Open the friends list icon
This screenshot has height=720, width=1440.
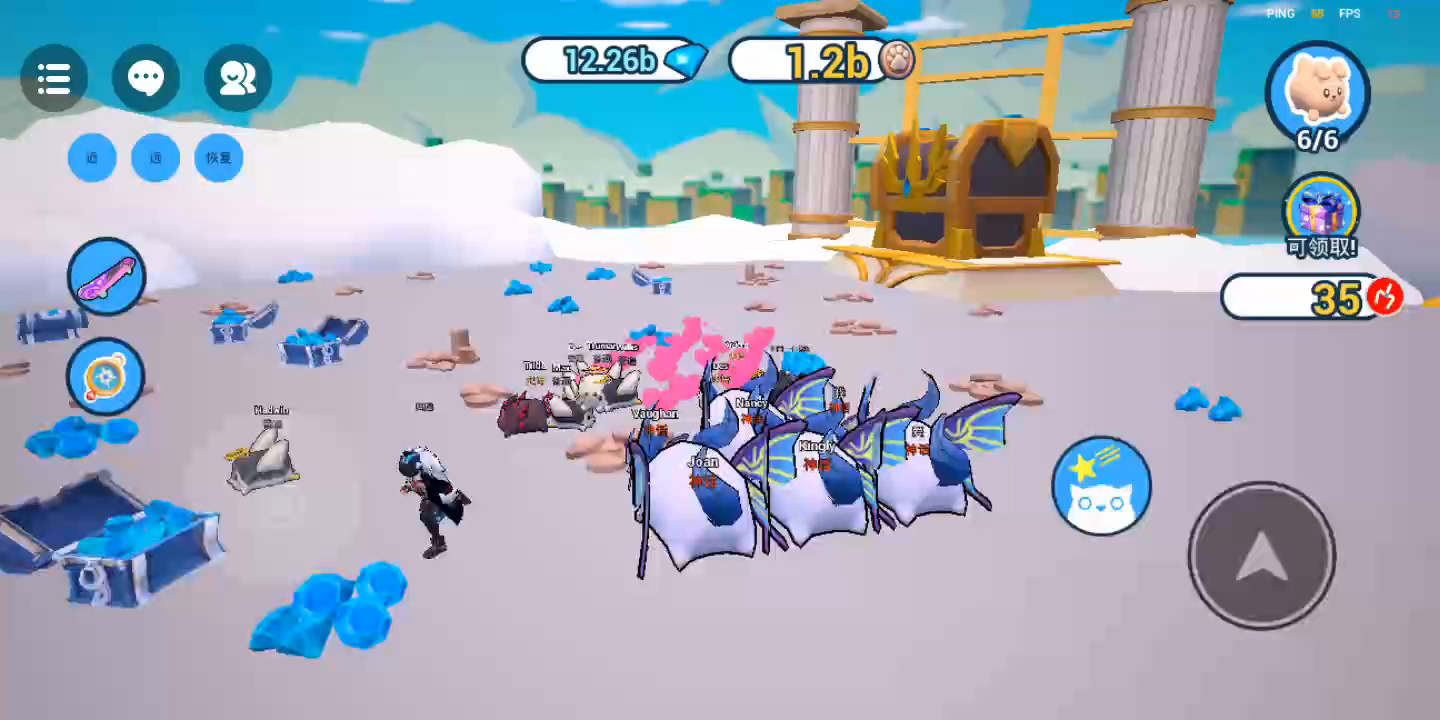238,78
